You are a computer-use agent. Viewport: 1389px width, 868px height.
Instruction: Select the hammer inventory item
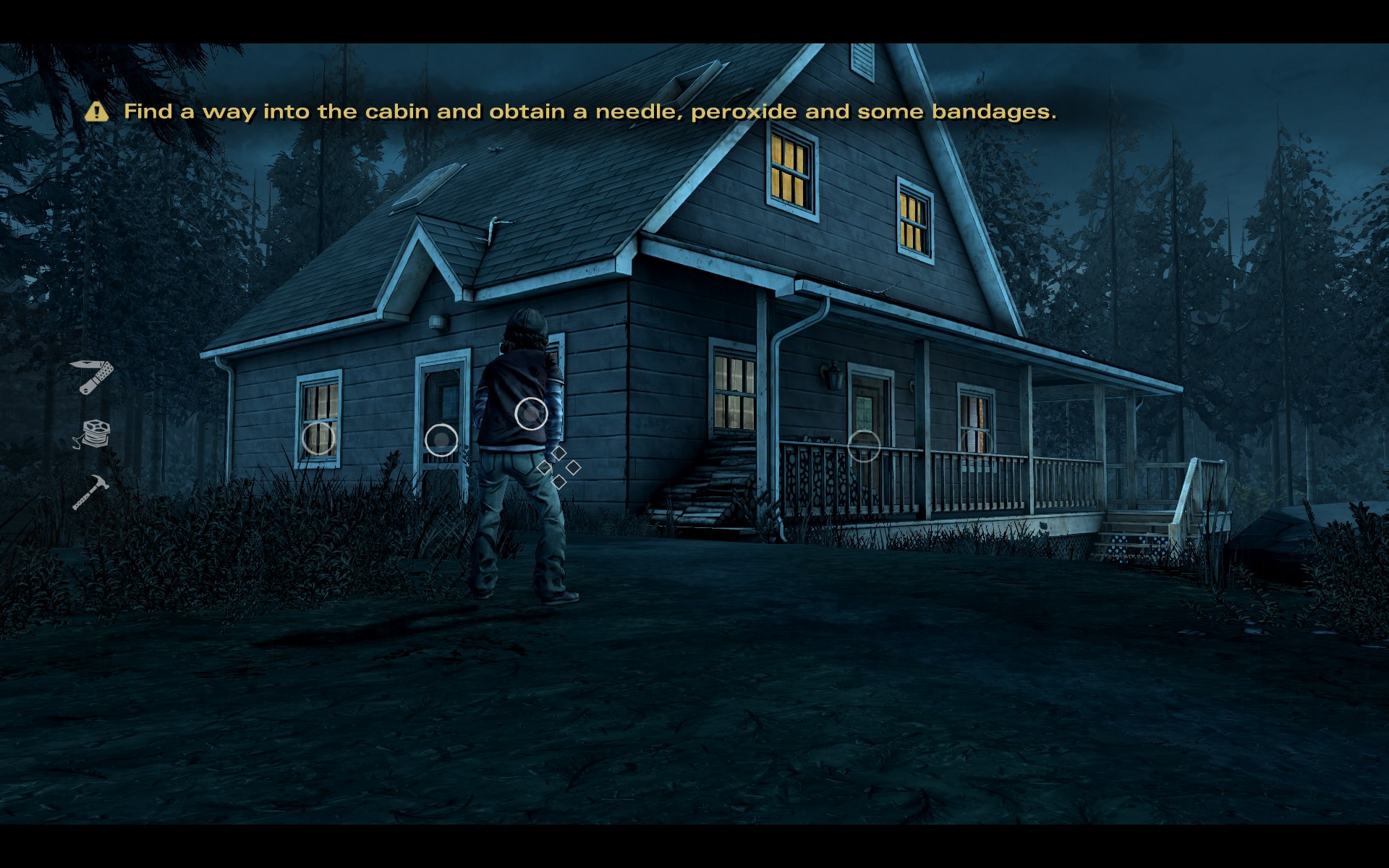[x=90, y=492]
